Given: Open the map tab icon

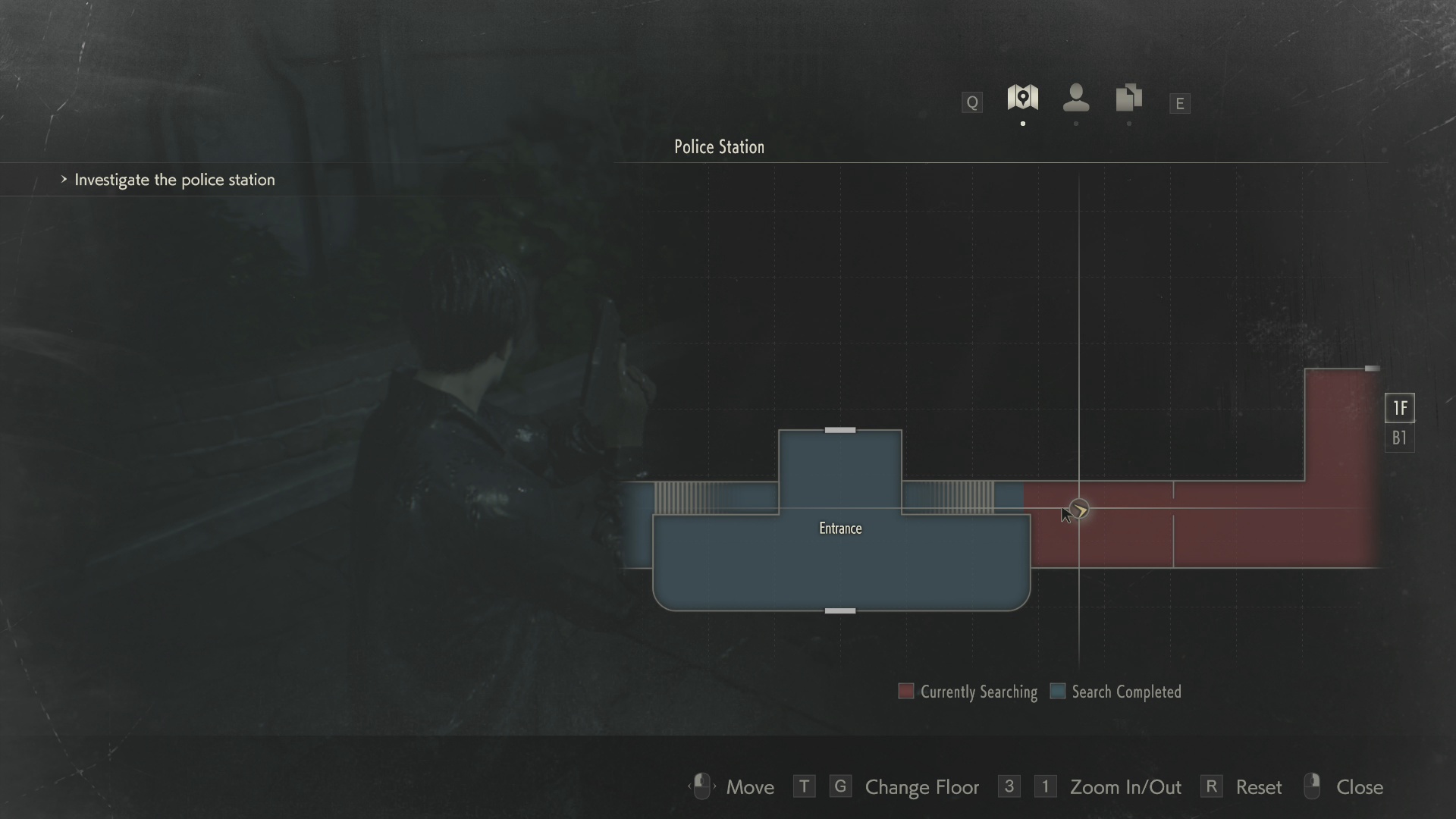Looking at the screenshot, I should pyautogui.click(x=1022, y=98).
